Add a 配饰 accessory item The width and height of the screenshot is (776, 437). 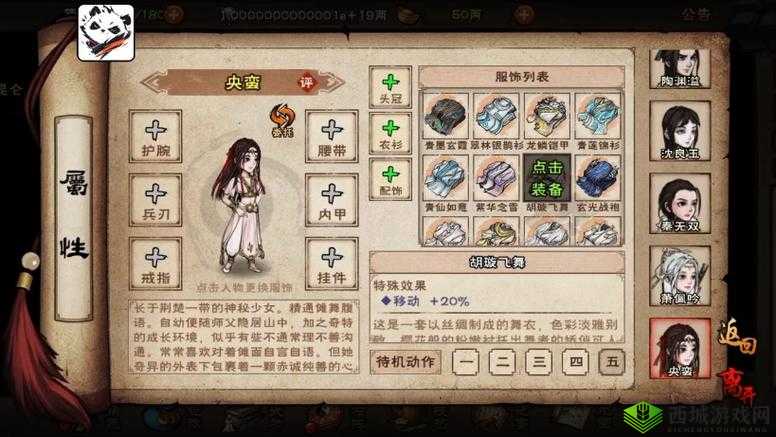pyautogui.click(x=390, y=180)
